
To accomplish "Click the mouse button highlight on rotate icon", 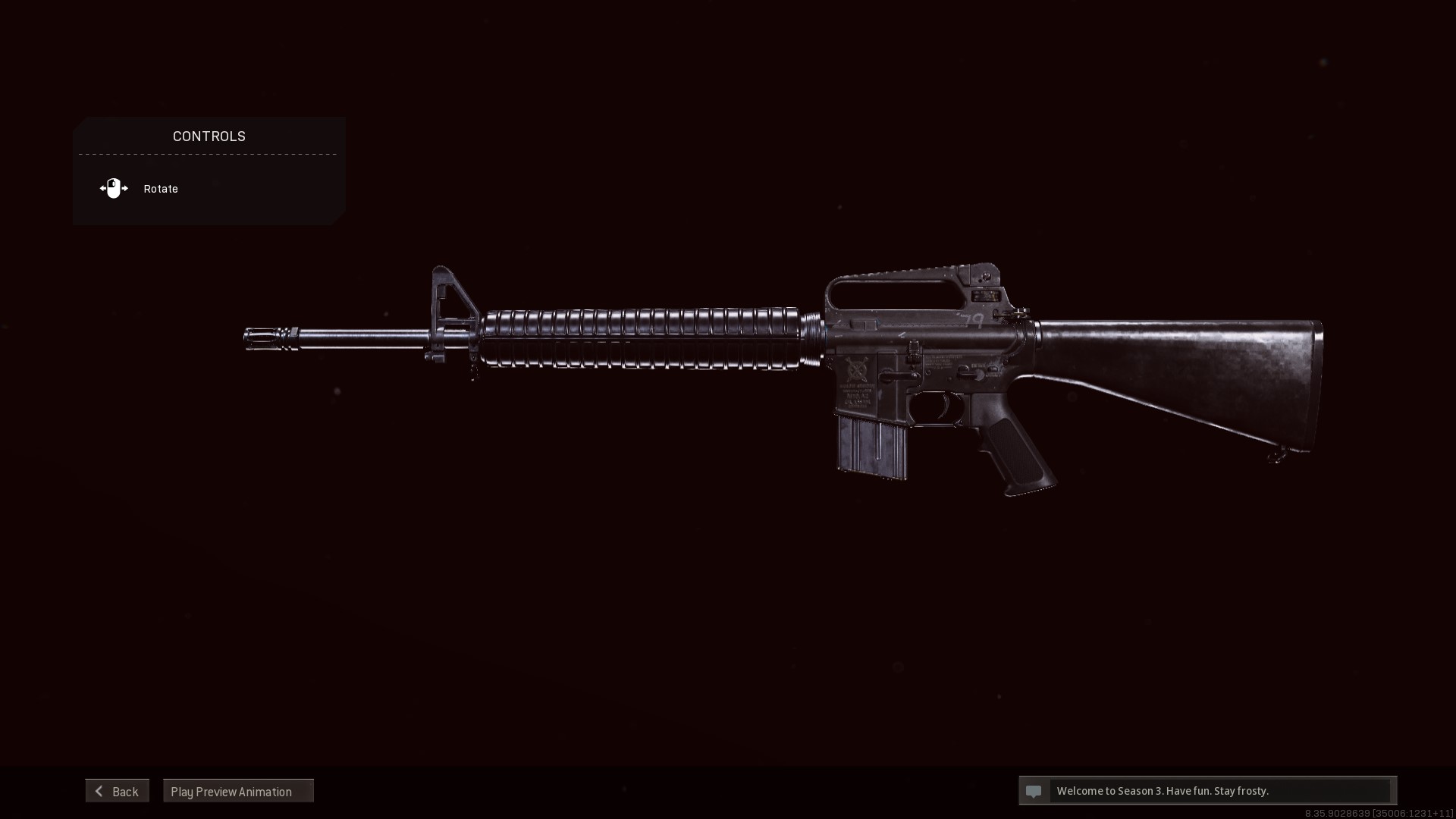I will coord(113,184).
